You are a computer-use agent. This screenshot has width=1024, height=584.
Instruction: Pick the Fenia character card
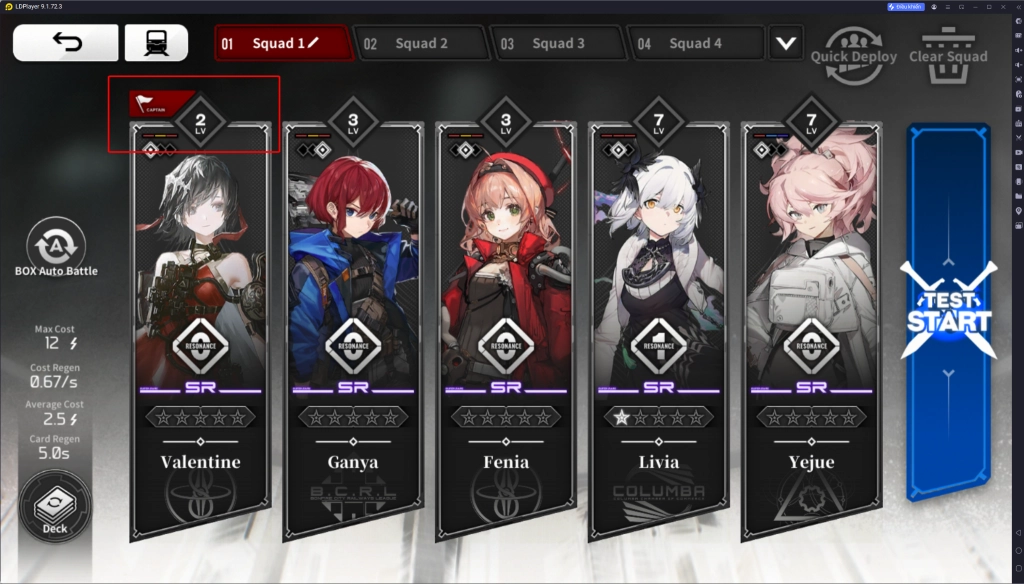(506, 330)
